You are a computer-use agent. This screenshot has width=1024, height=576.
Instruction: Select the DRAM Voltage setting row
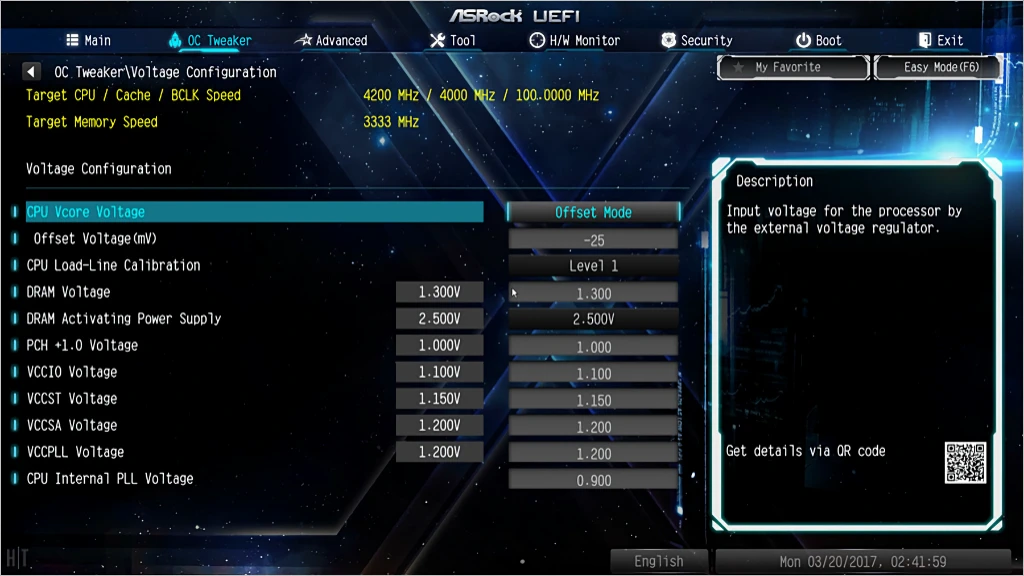(x=68, y=292)
